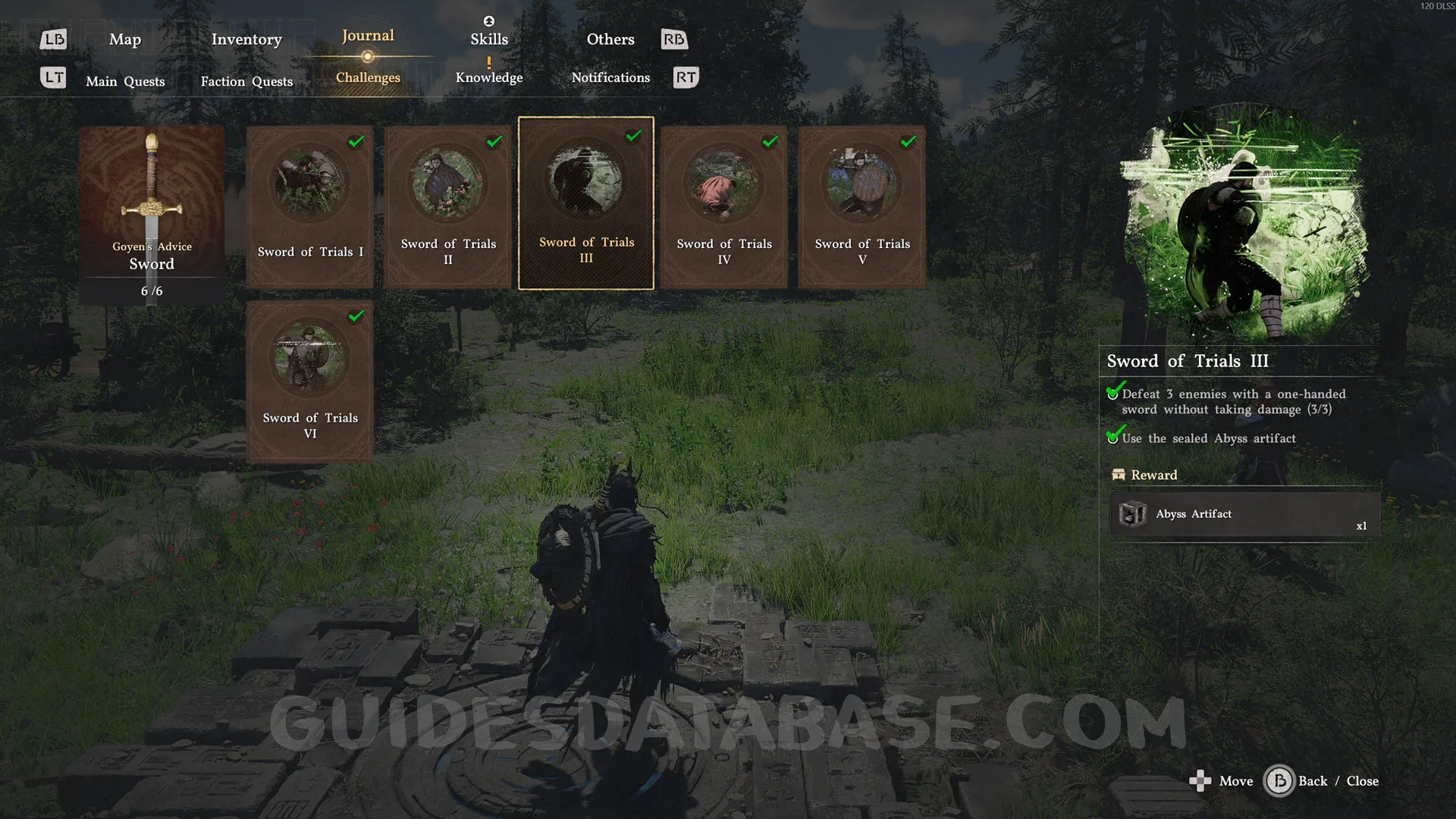This screenshot has width=1456, height=819.
Task: View the Notifications sub-tab
Action: pos(610,77)
